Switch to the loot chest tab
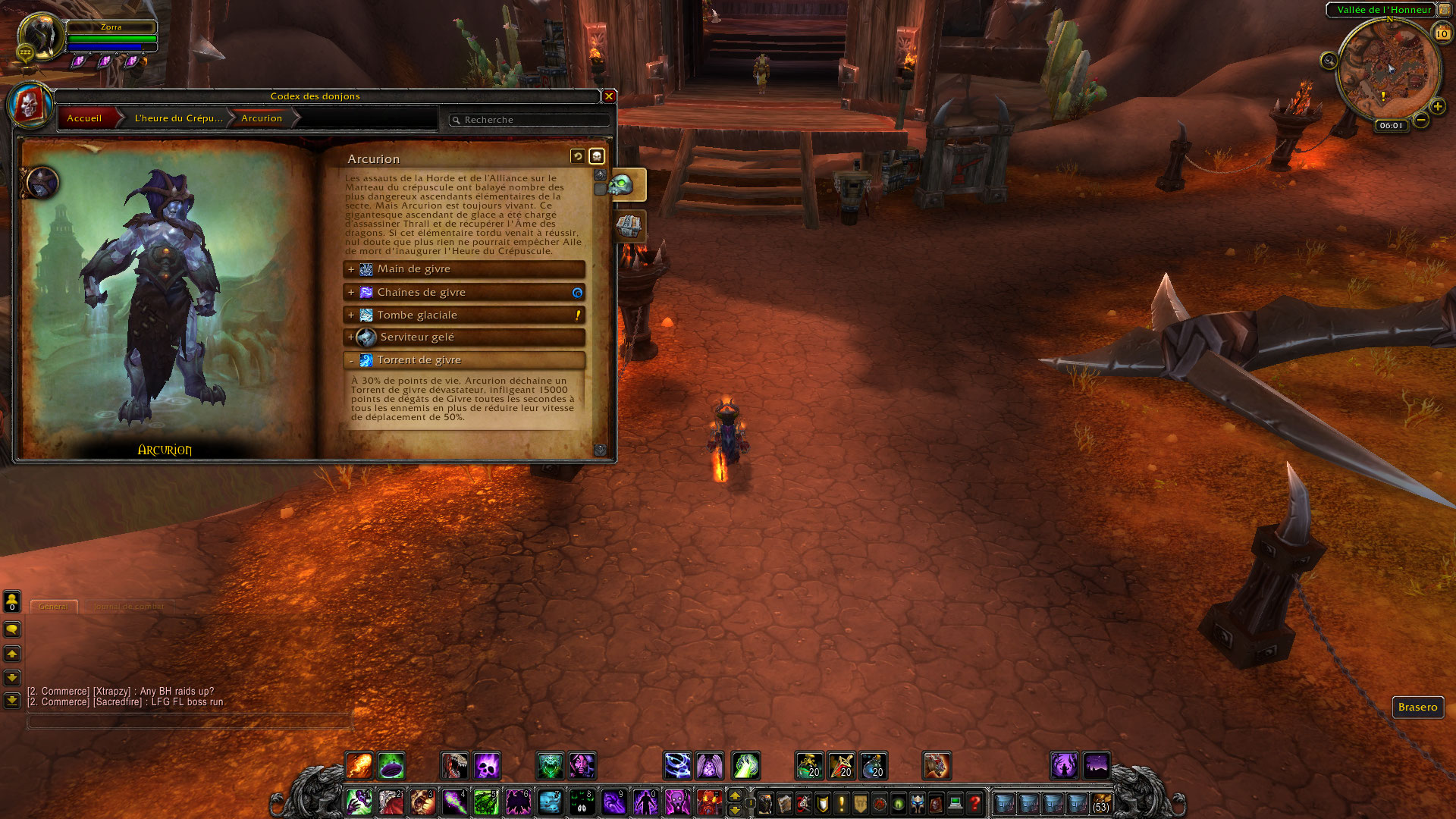The height and width of the screenshot is (819, 1456). [x=629, y=226]
